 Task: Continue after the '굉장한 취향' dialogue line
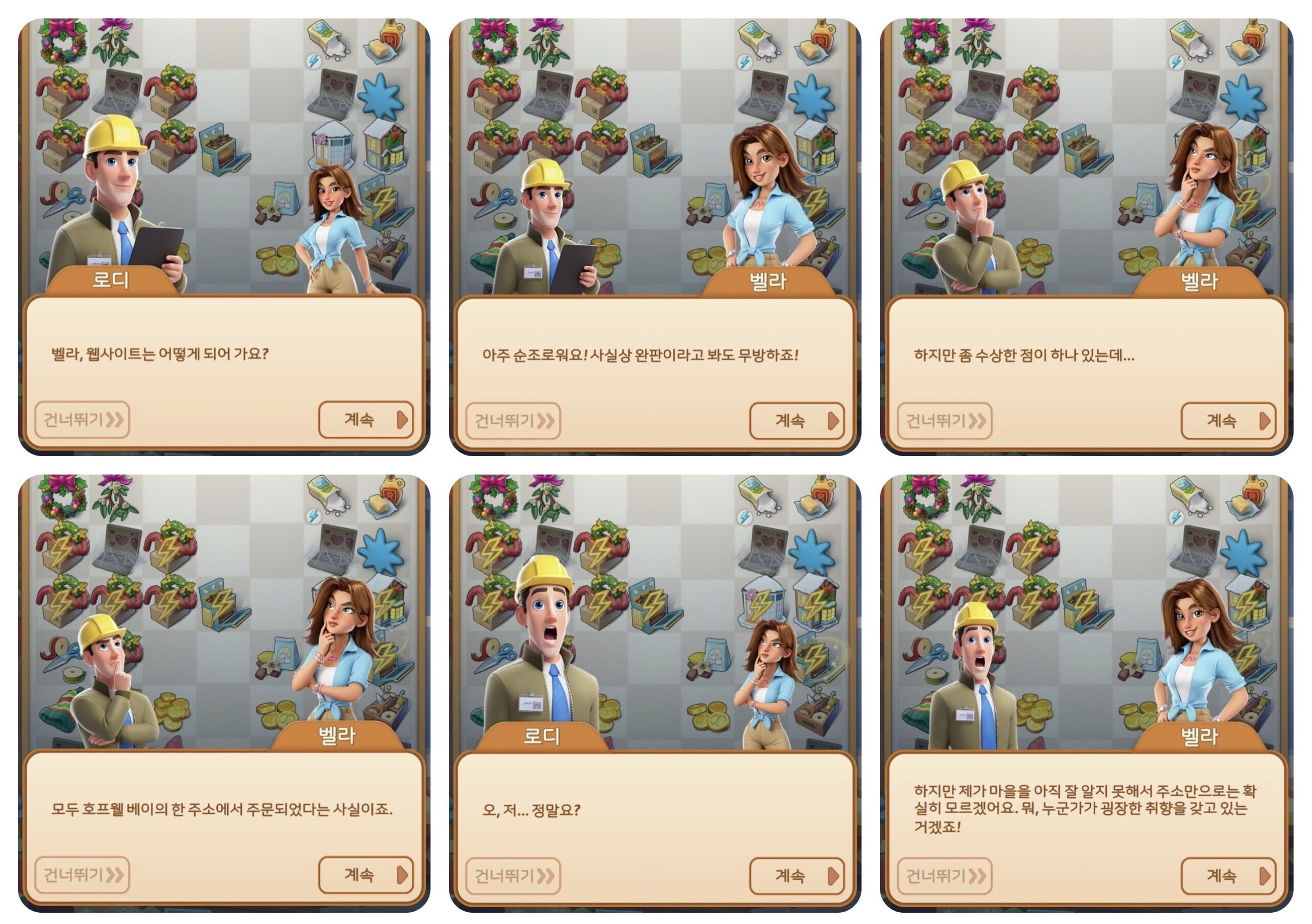coord(1228,876)
